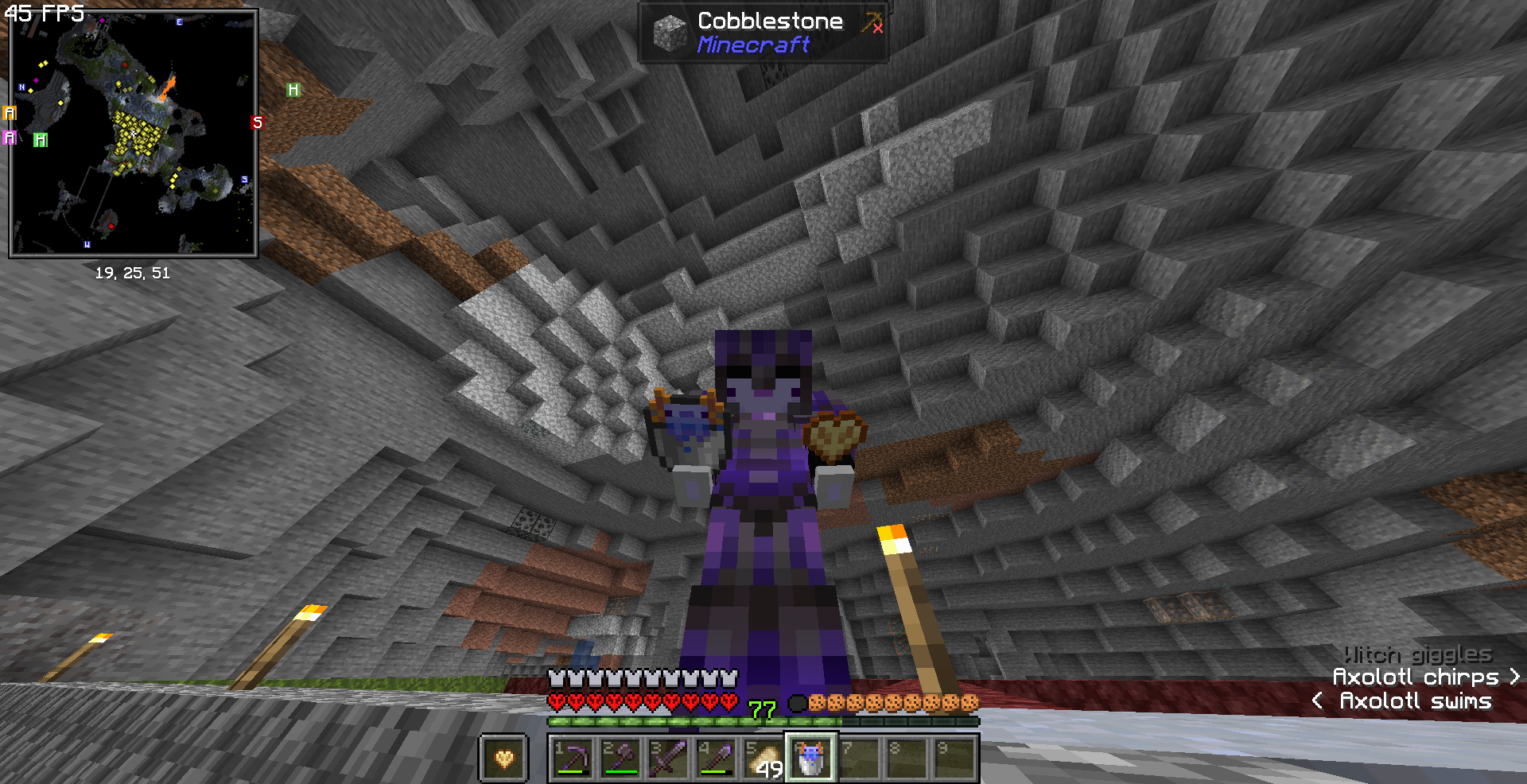The height and width of the screenshot is (784, 1527).
Task: Toggle the pink A waypoint marker
Action: tap(10, 138)
